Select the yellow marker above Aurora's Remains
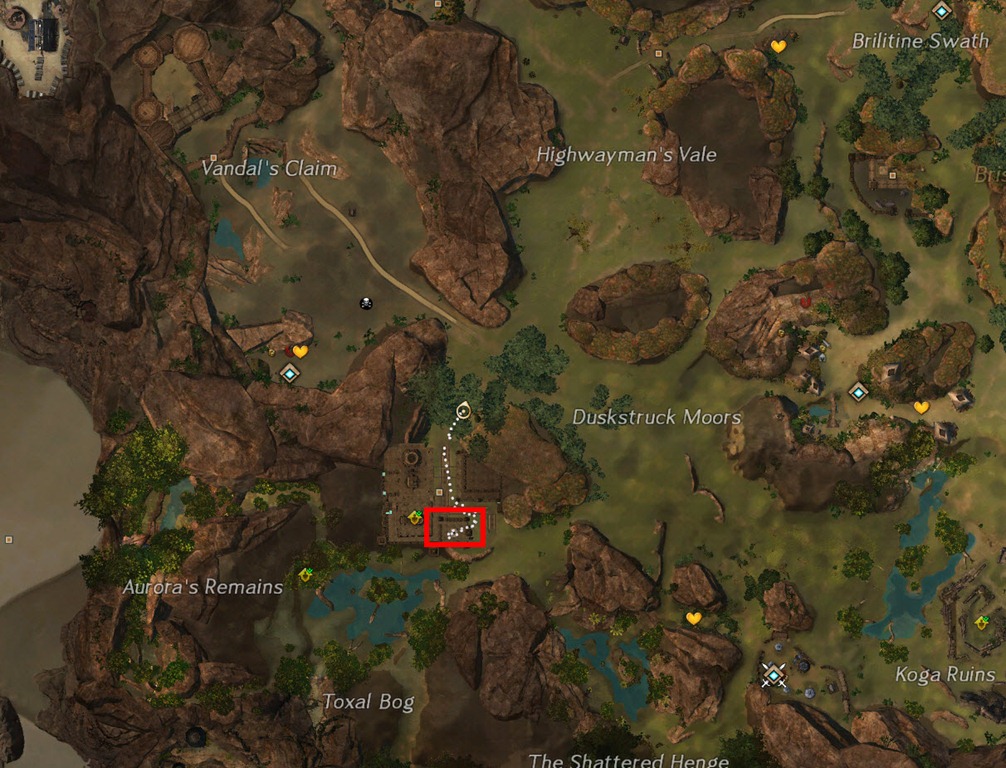The height and width of the screenshot is (768, 1006). 307,574
